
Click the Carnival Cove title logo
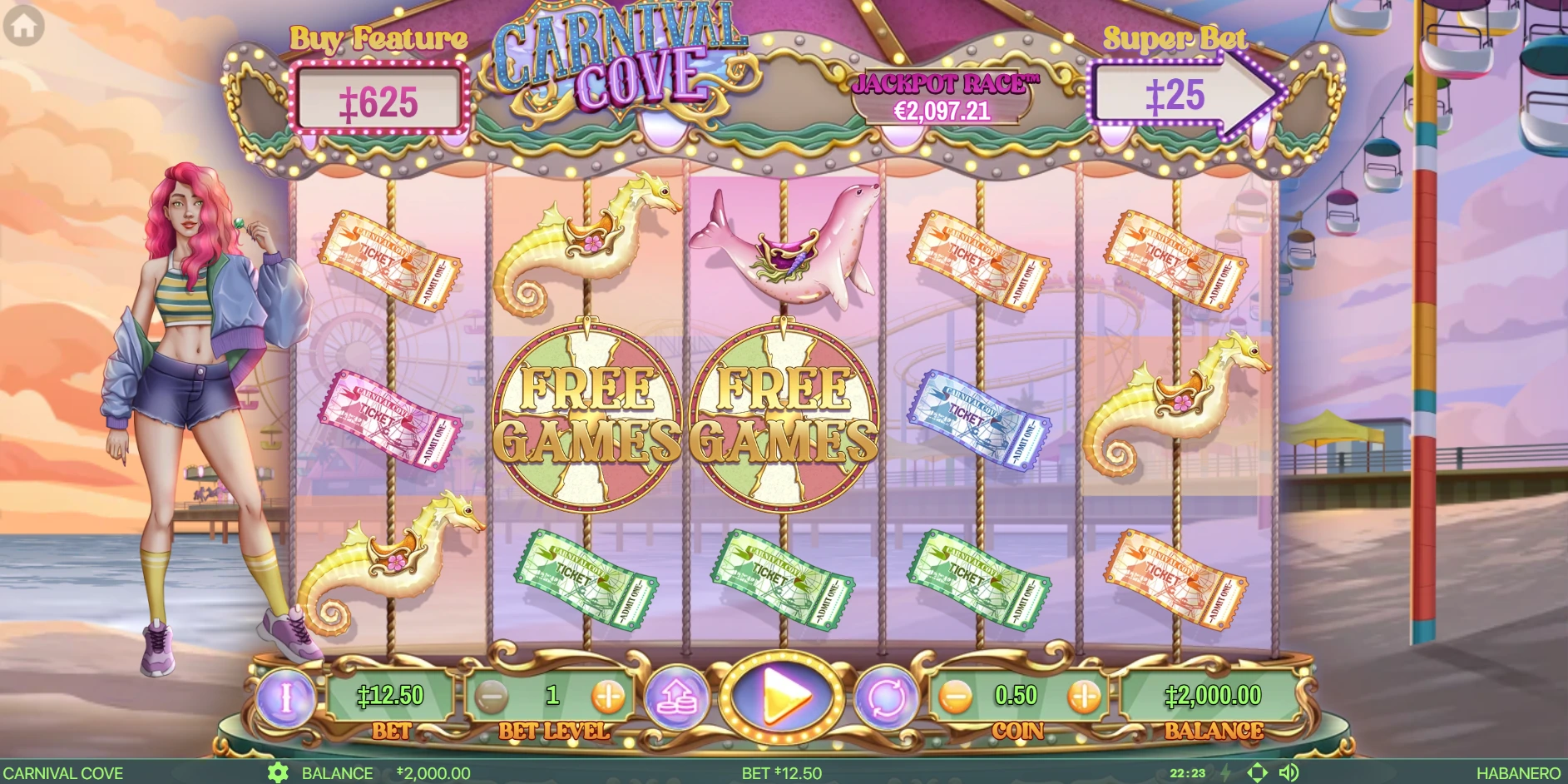click(x=624, y=58)
